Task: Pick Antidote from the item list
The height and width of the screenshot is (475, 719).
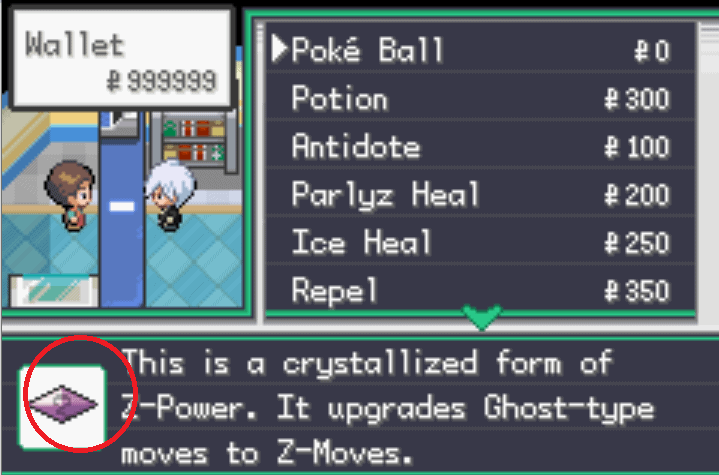Action: coord(355,147)
